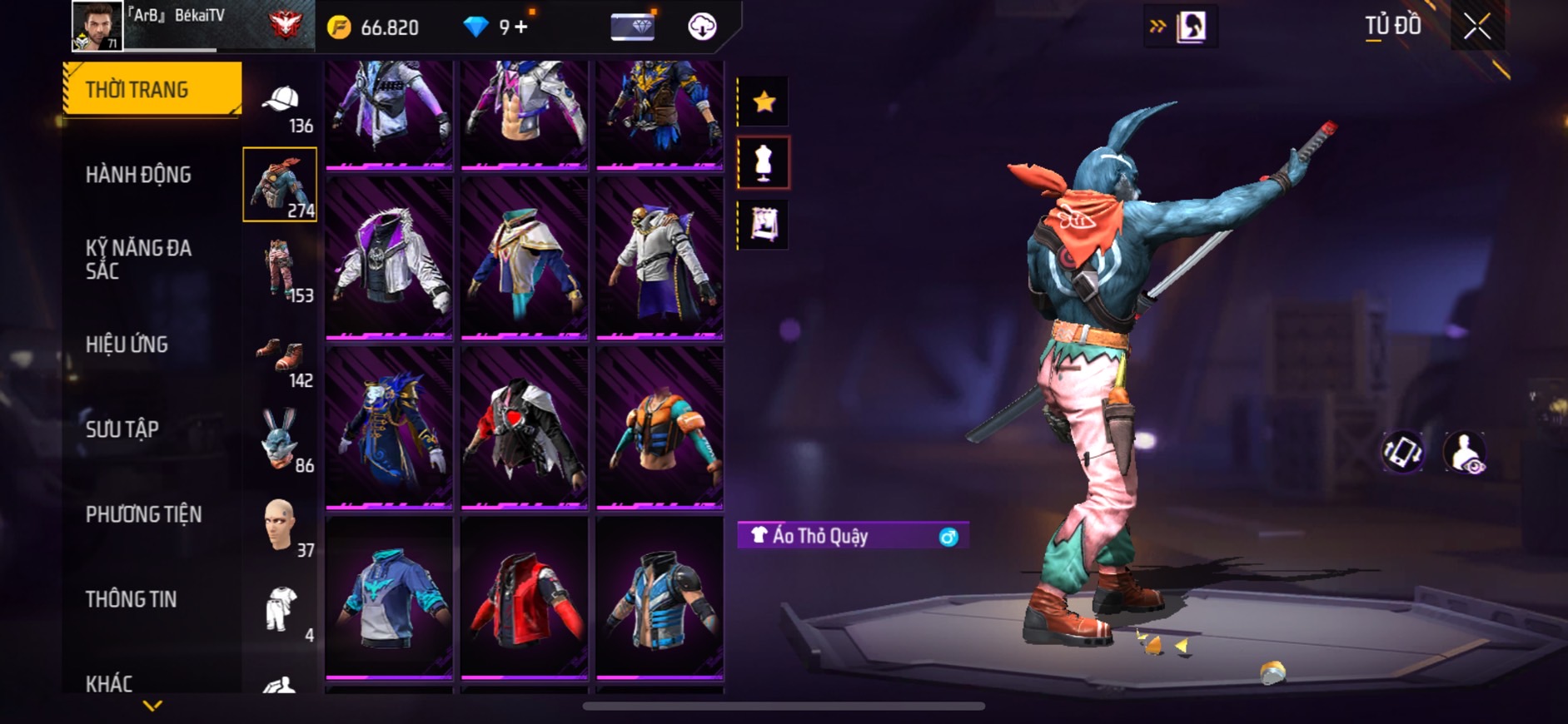Close the wardrobe with the X button

click(x=1477, y=27)
